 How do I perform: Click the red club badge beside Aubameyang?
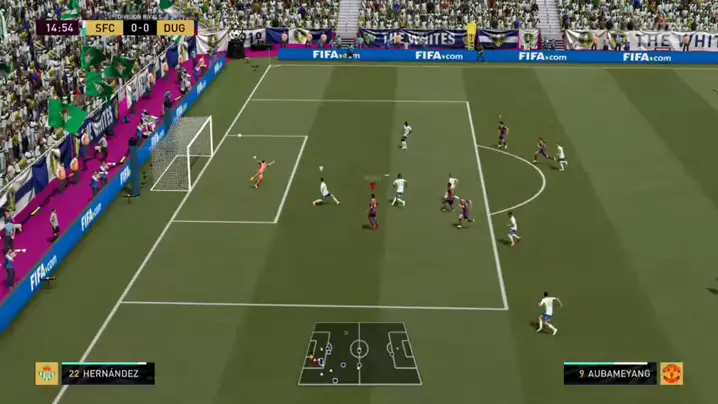point(671,374)
